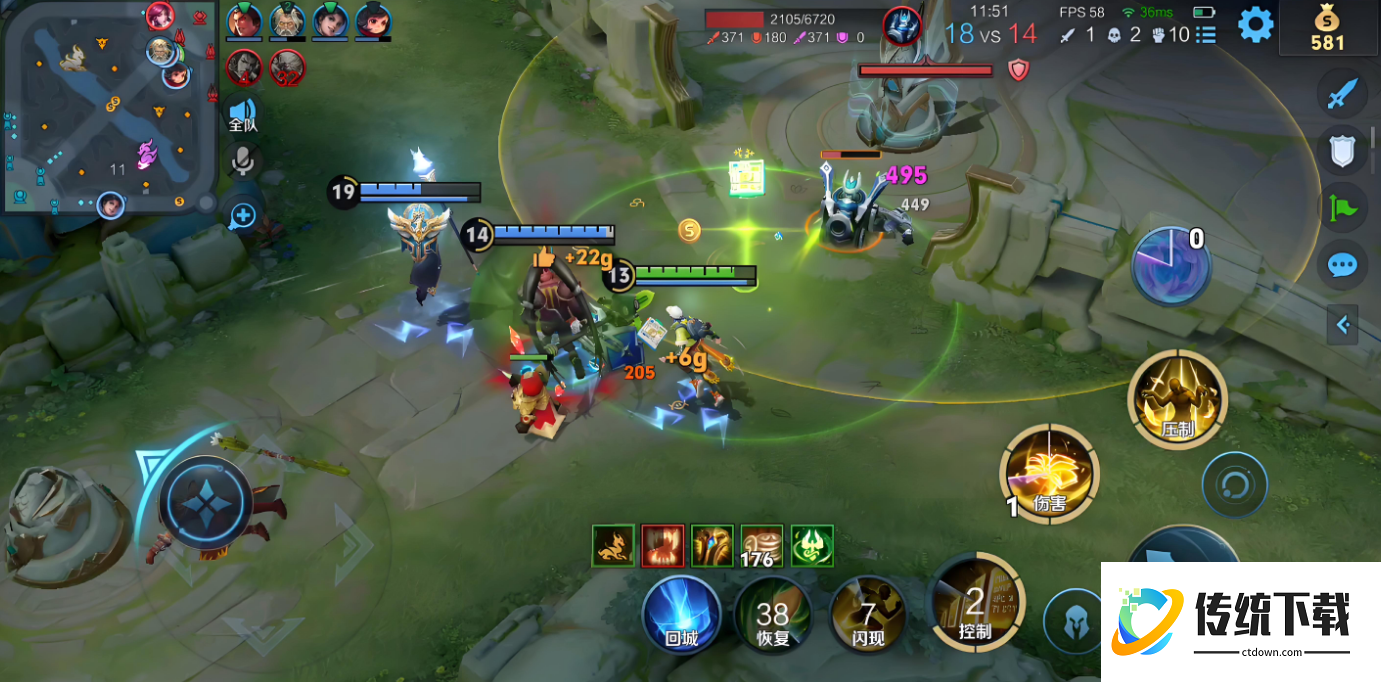Use the 回城 recall button
The height and width of the screenshot is (682, 1381).
click(681, 613)
